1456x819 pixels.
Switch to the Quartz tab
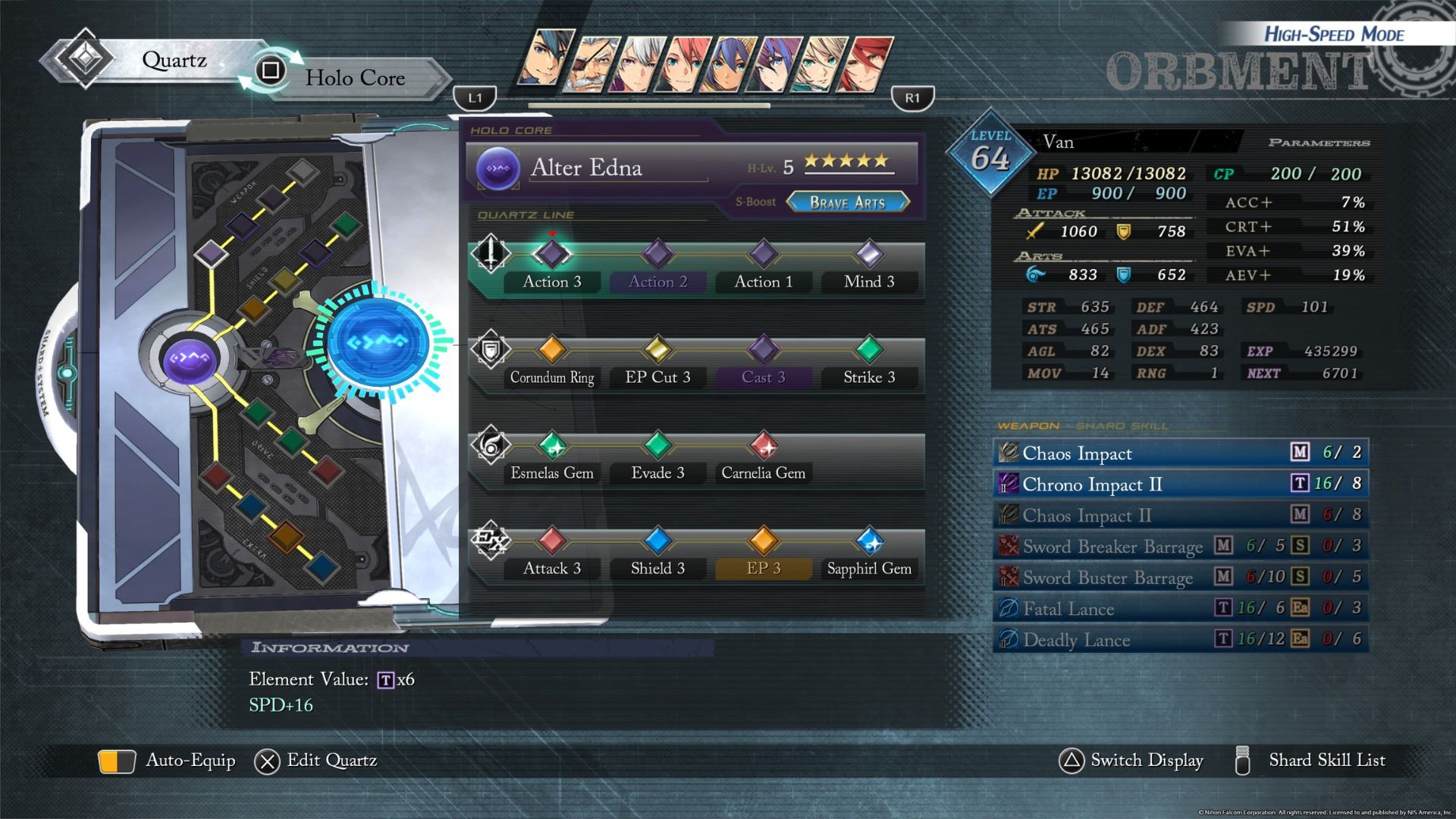click(x=173, y=61)
